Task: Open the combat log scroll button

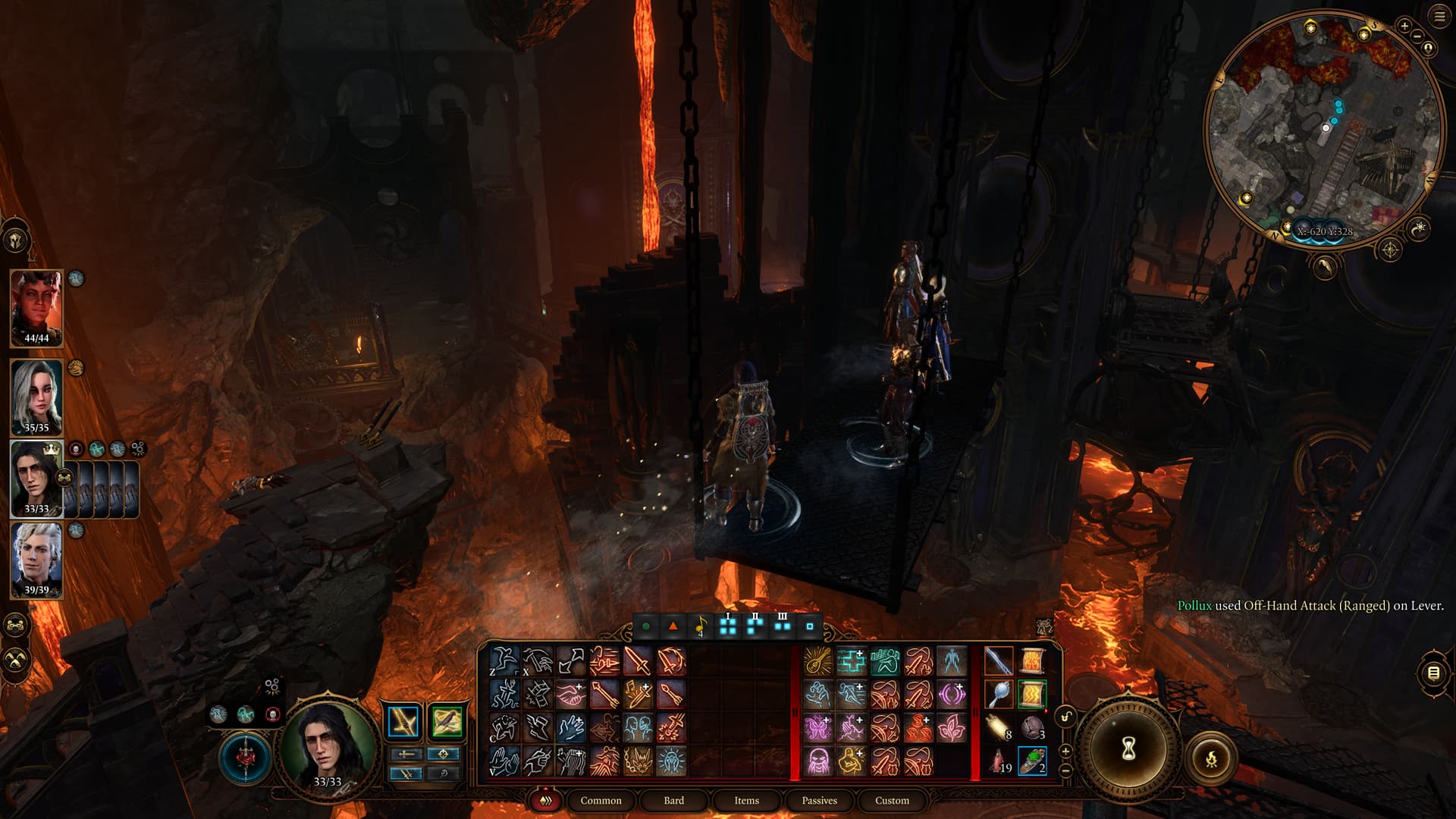Action: pos(1433,673)
